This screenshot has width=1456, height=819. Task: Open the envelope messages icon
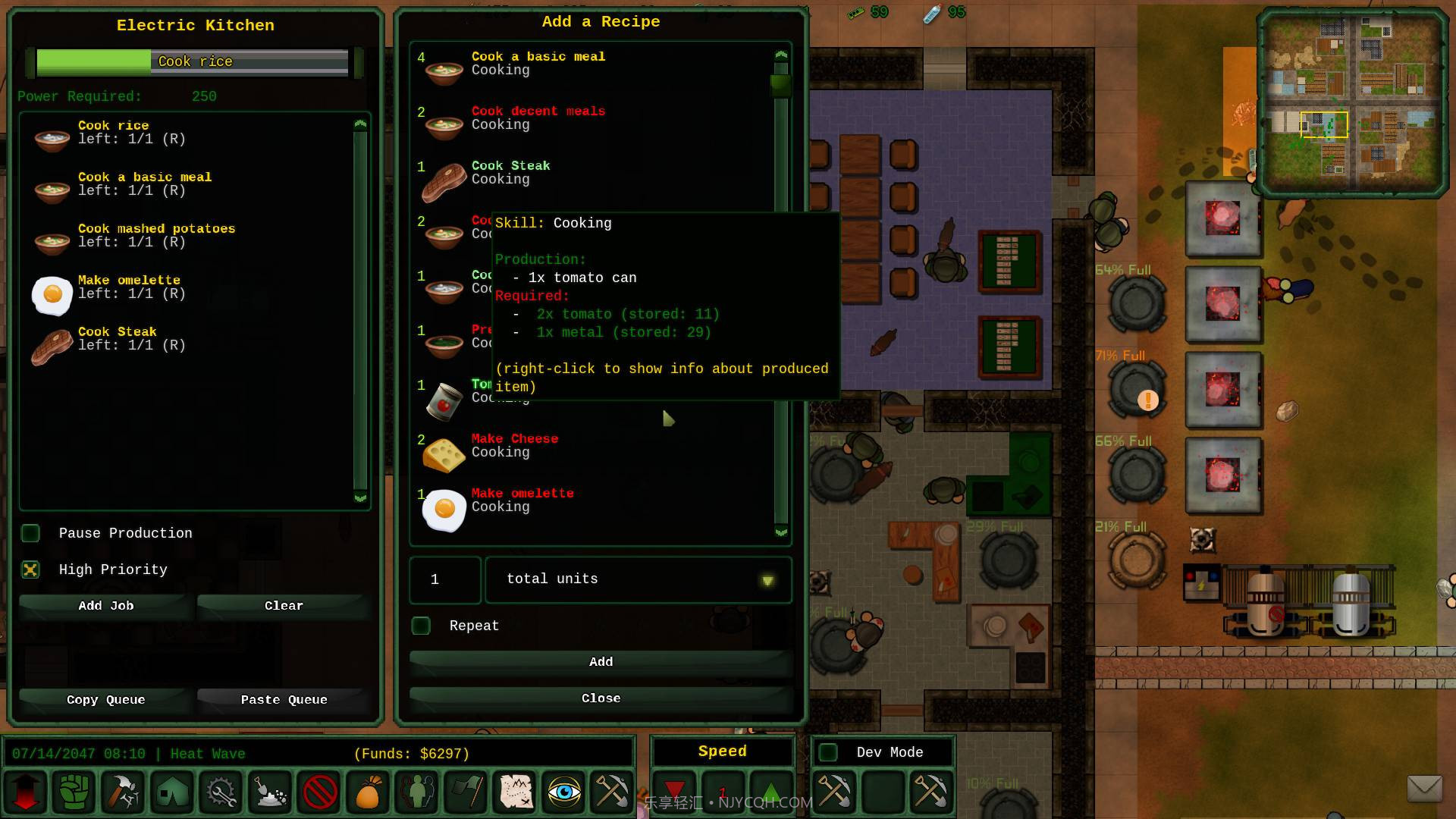click(x=1424, y=789)
